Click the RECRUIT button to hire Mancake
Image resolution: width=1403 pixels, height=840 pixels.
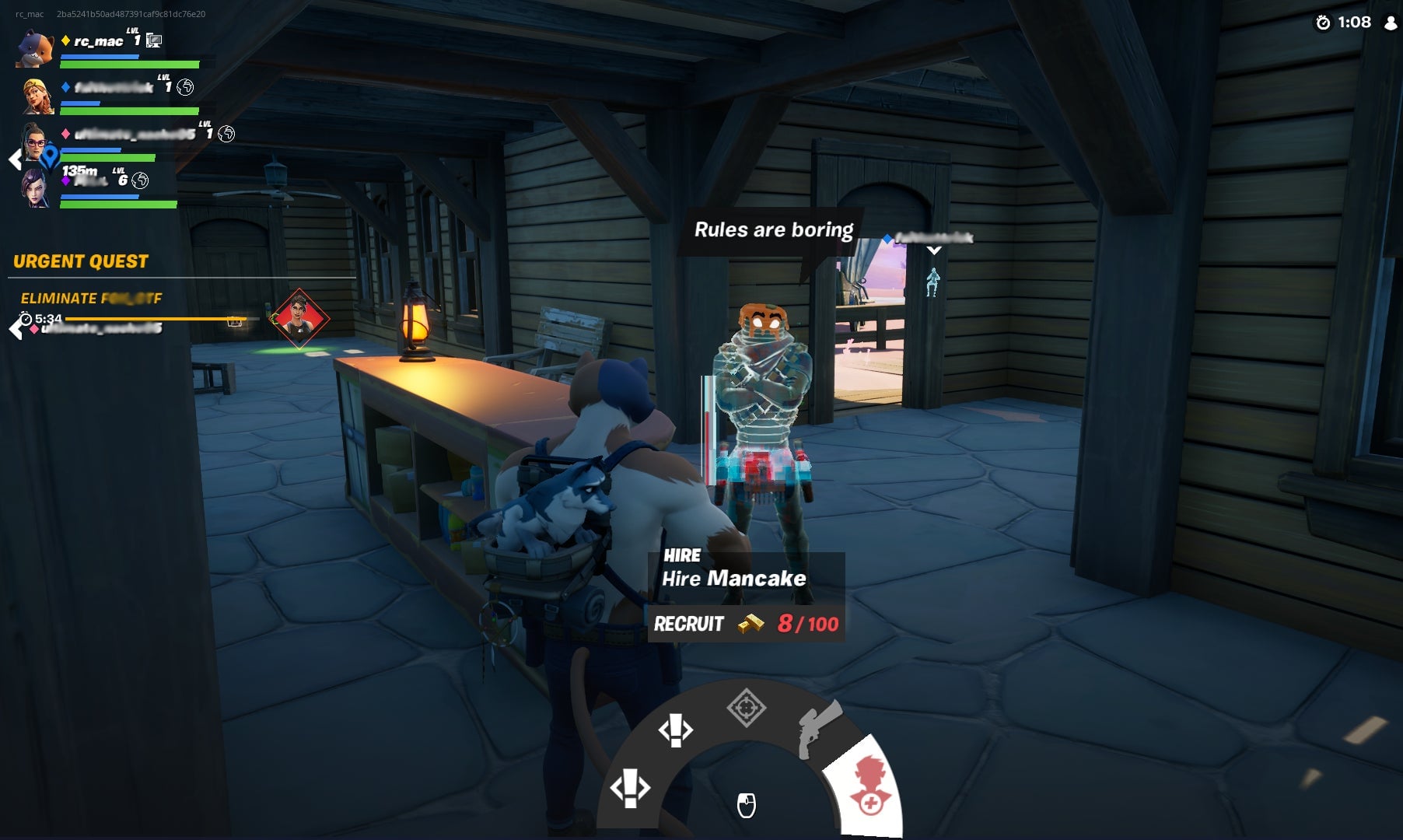point(691,622)
